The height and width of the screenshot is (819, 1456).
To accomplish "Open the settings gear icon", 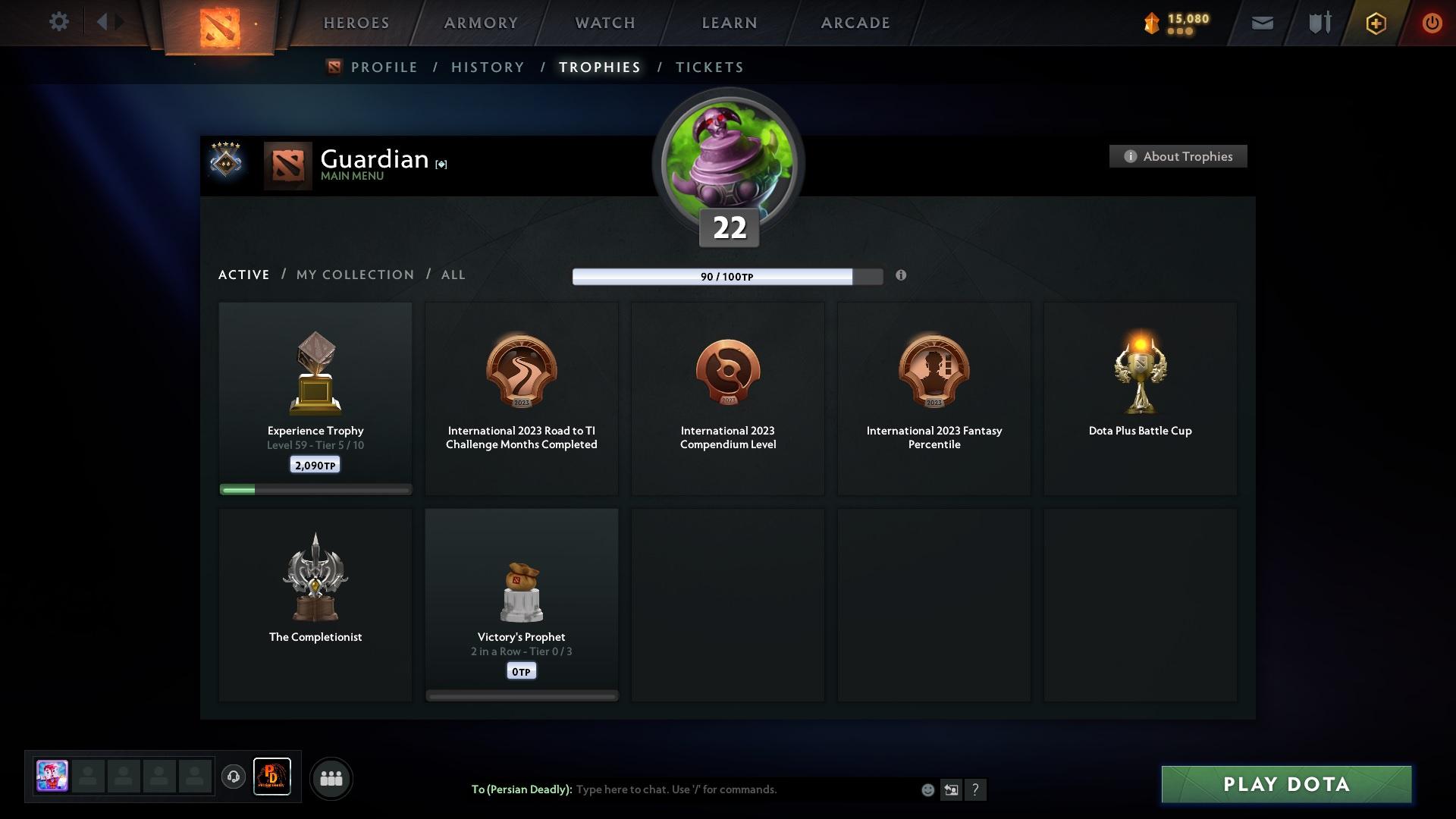I will coord(59,22).
